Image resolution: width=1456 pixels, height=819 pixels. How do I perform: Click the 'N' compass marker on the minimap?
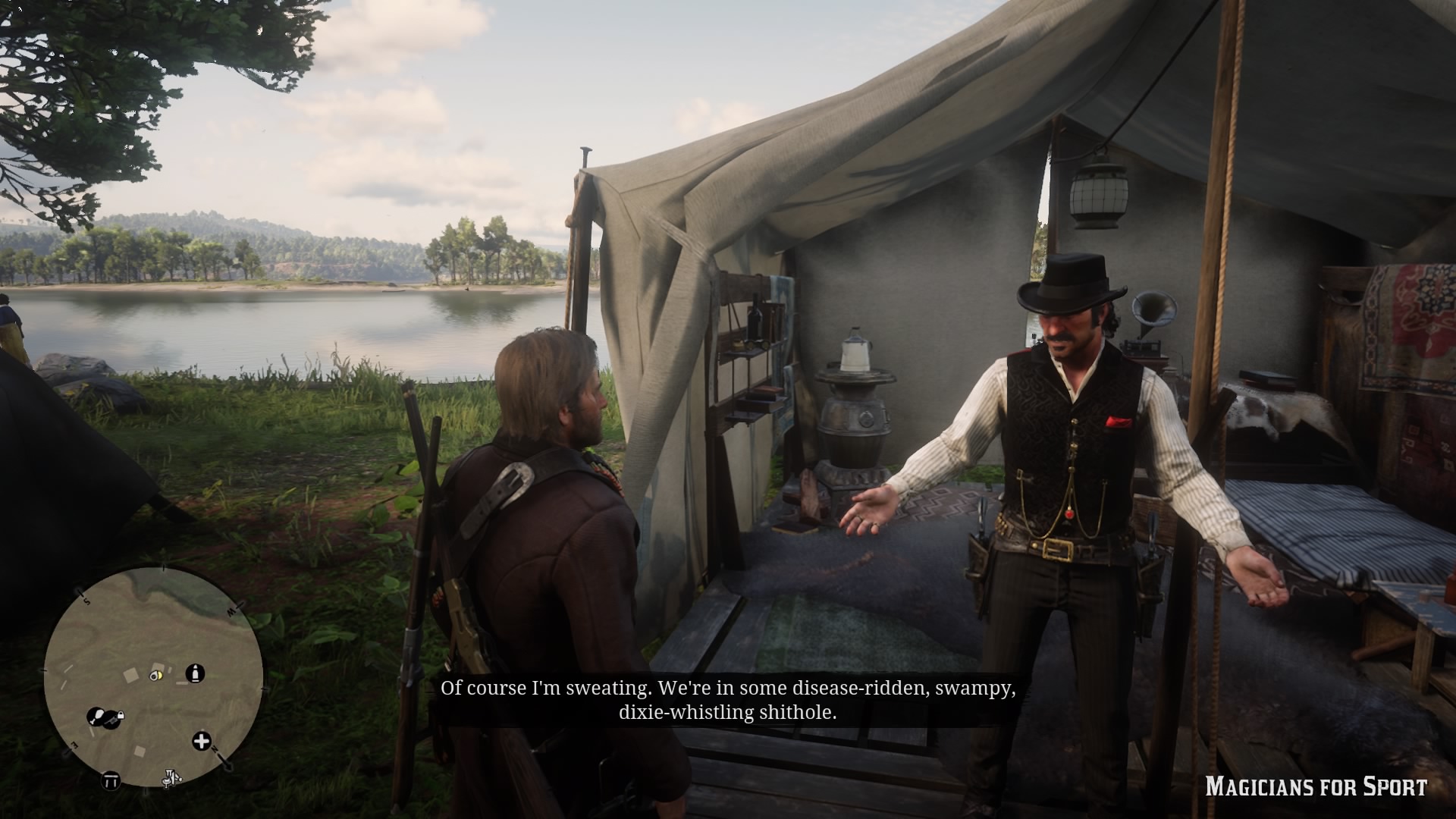pos(214,750)
